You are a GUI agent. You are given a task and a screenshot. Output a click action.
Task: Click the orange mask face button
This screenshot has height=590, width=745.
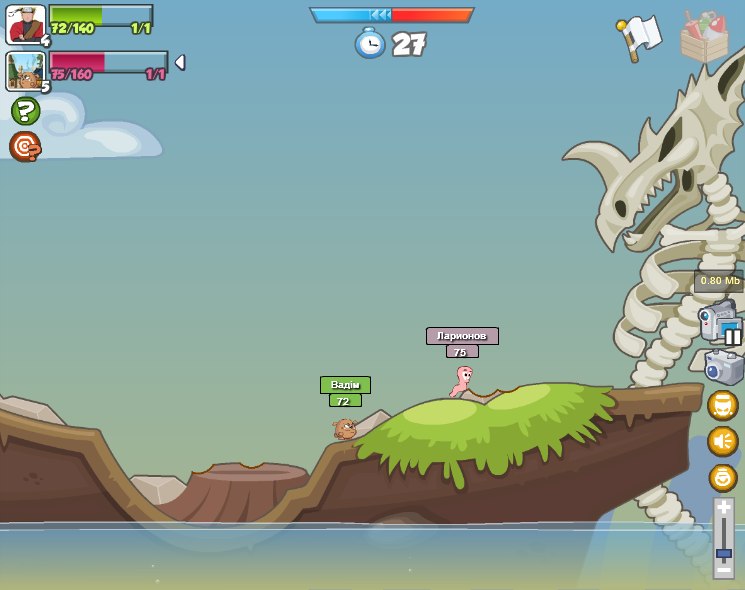[x=722, y=405]
